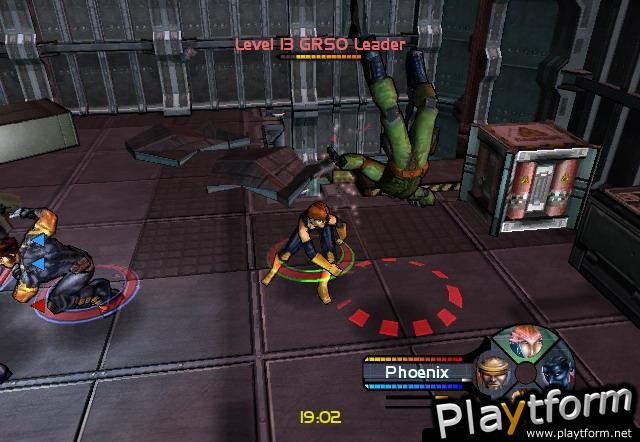Switch to the Cyclops character portrait
This screenshot has height=442, width=640.
[x=492, y=373]
